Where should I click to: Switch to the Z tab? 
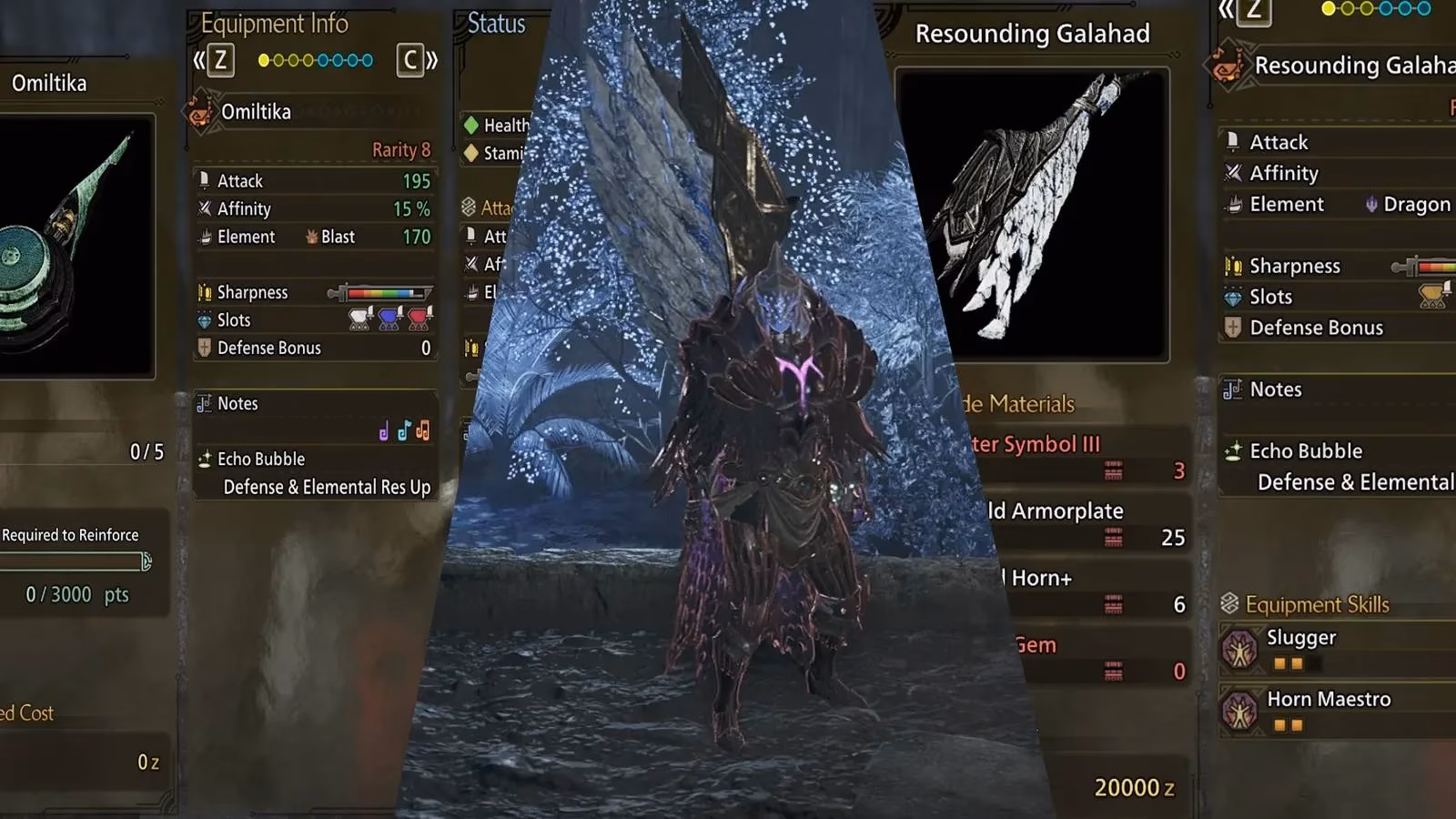point(218,59)
